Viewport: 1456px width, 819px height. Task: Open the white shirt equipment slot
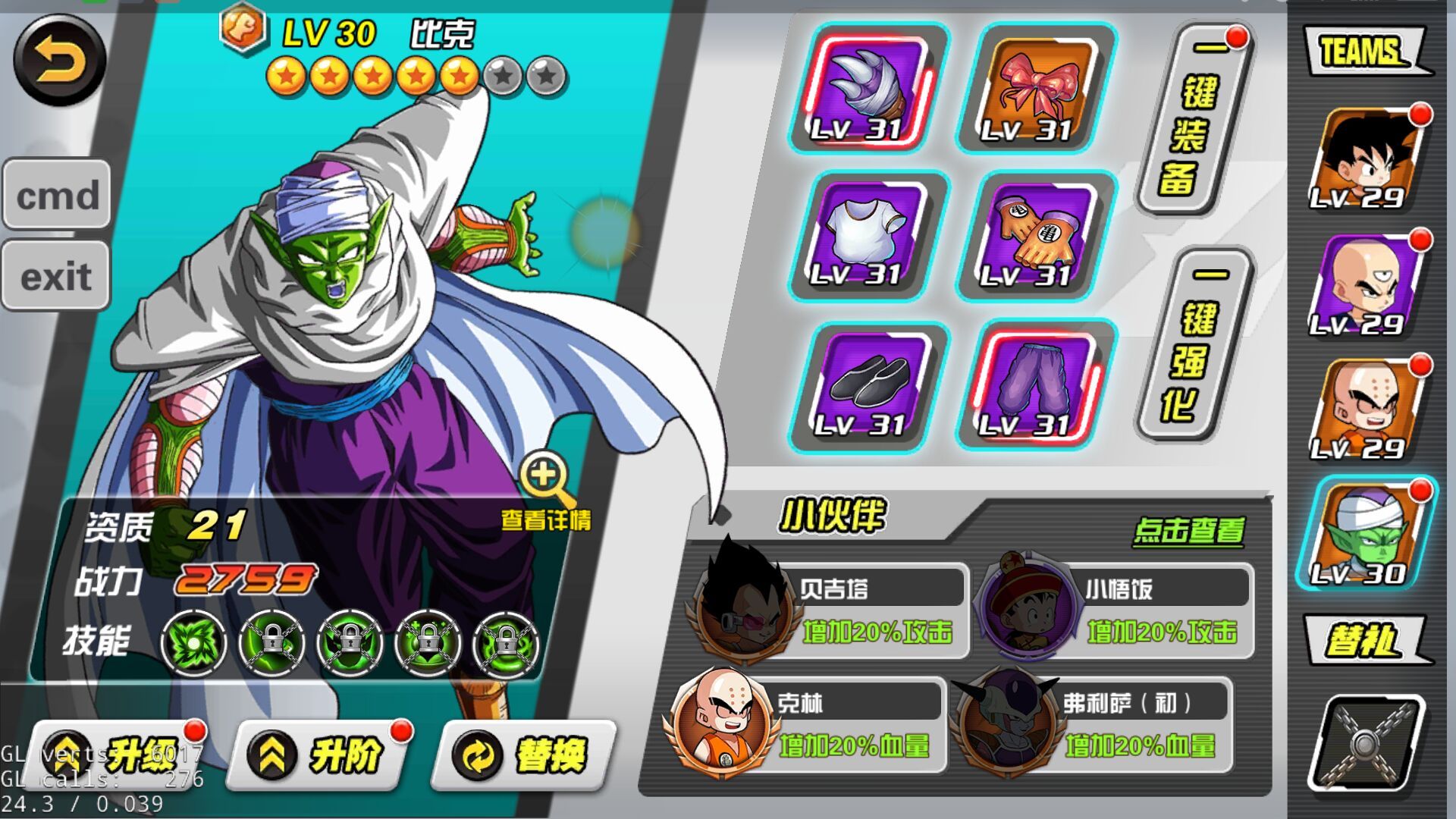coord(868,237)
